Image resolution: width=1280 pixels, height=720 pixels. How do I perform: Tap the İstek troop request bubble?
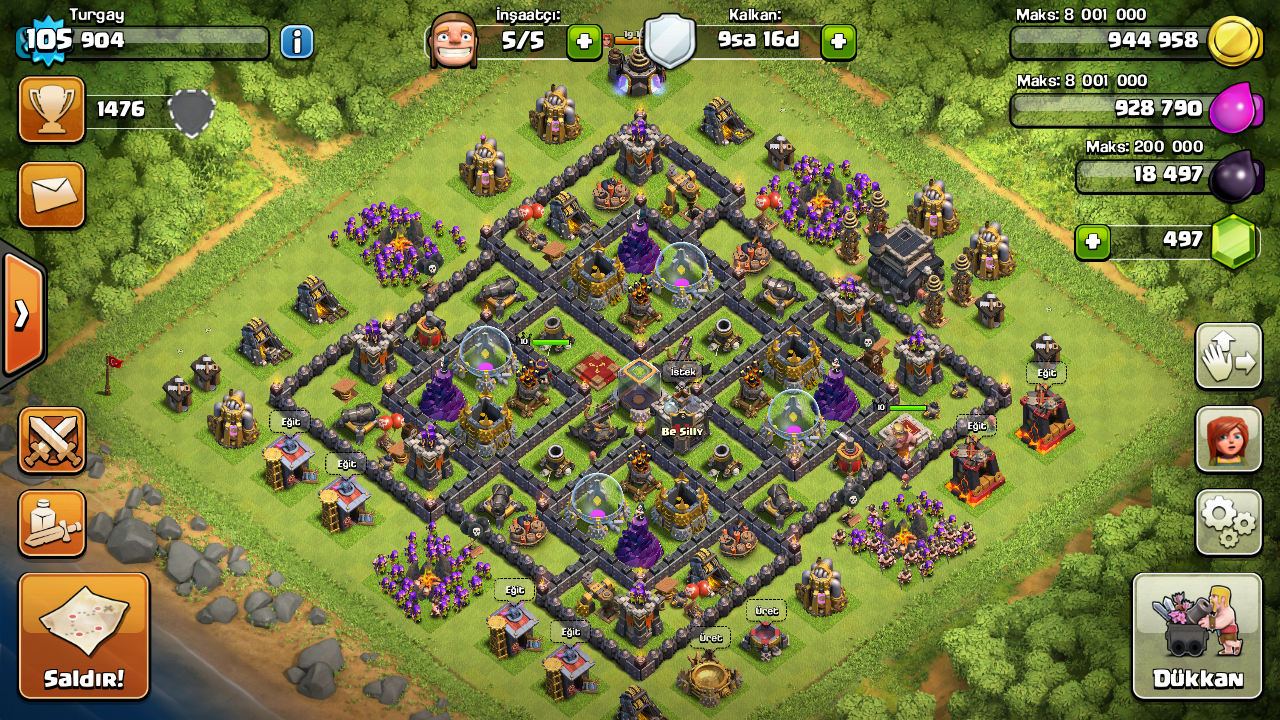681,371
